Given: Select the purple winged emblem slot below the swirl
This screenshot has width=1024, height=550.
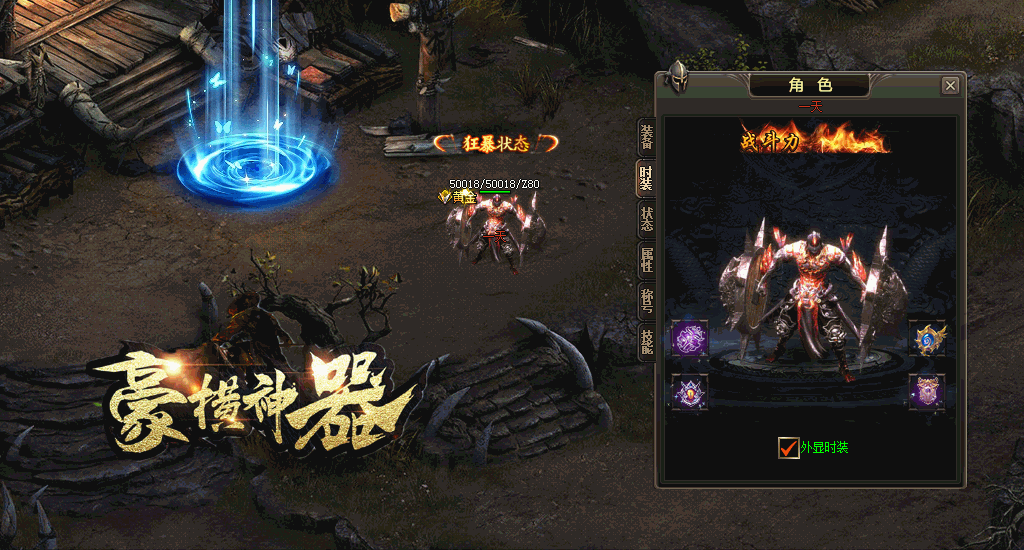Looking at the screenshot, I should (690, 391).
